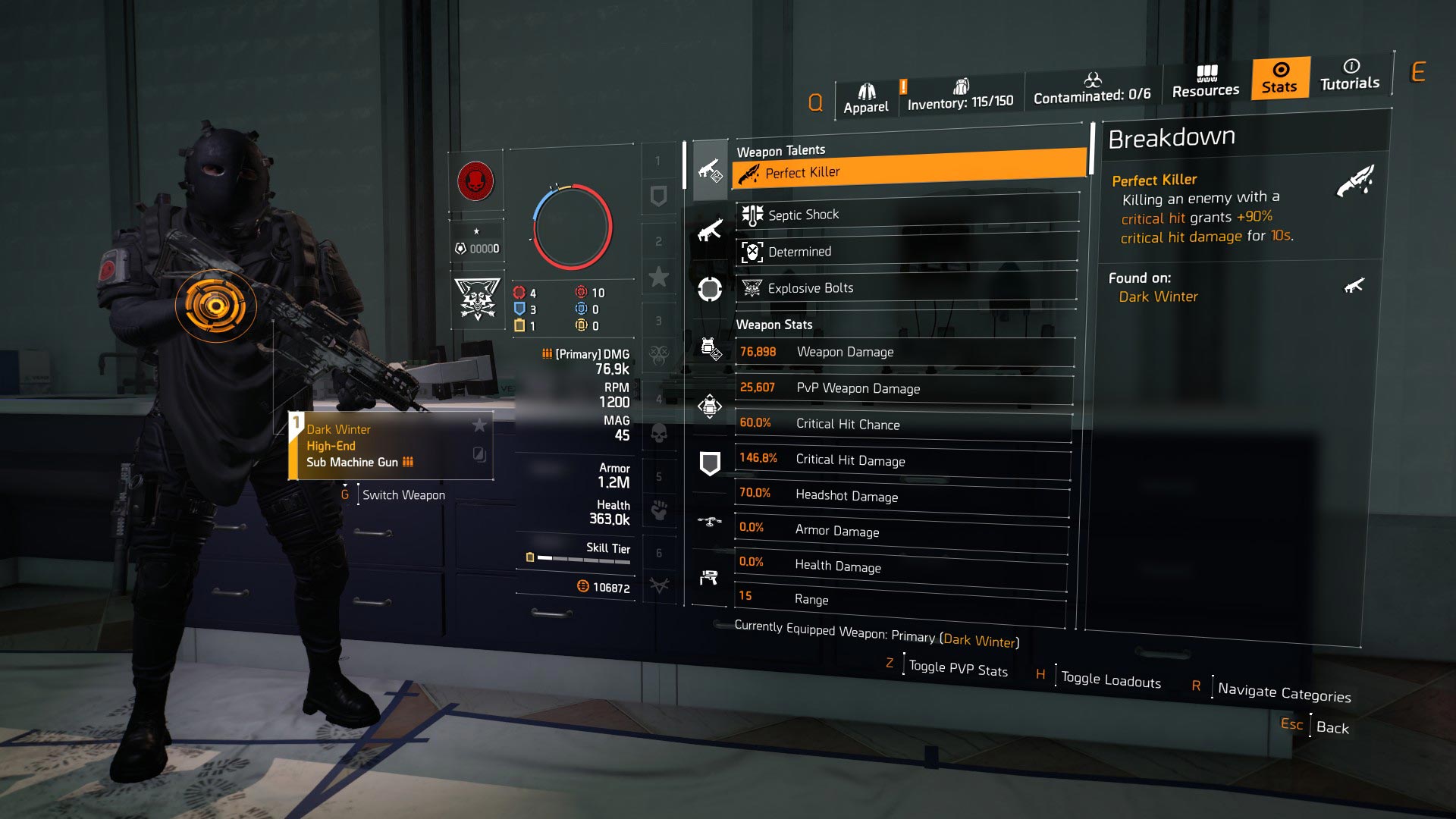Open the Tutorials tab
Viewport: 1456px width, 819px height.
1349,75
